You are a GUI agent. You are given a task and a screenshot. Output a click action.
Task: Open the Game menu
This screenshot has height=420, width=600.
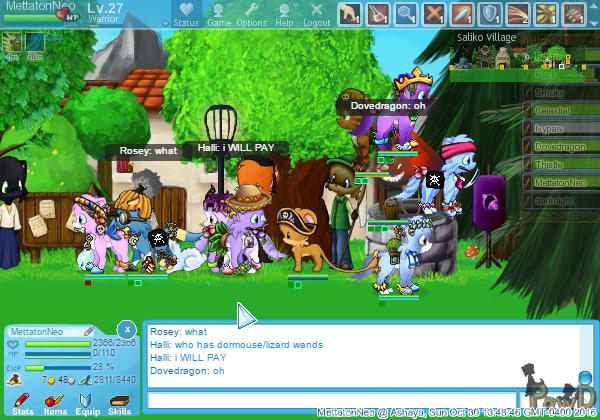point(219,14)
